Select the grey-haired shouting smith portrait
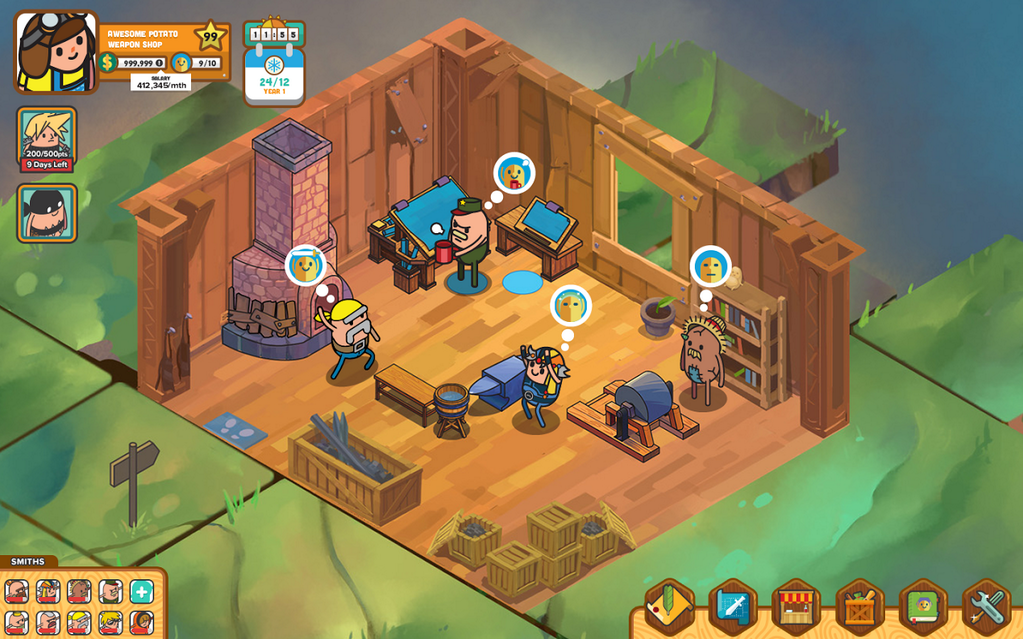The width and height of the screenshot is (1023, 639). tap(49, 623)
